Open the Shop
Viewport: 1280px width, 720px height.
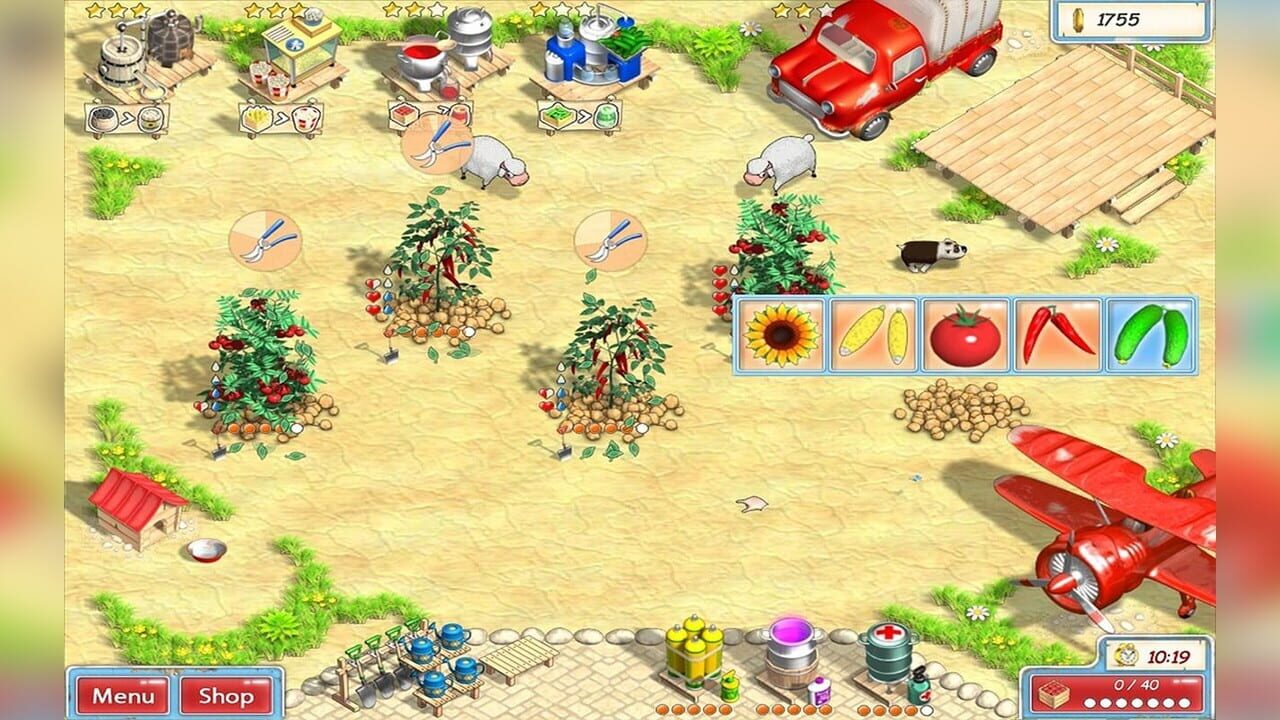pyautogui.click(x=227, y=697)
